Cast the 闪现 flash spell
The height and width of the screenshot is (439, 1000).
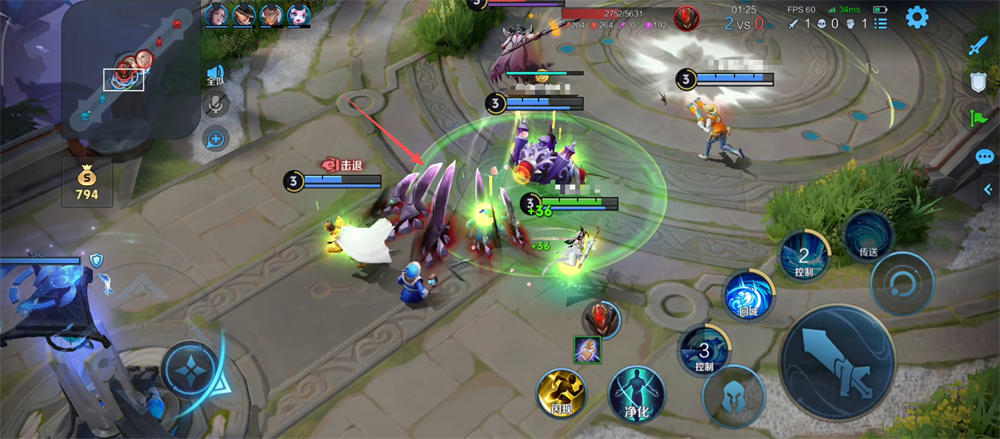(x=561, y=392)
